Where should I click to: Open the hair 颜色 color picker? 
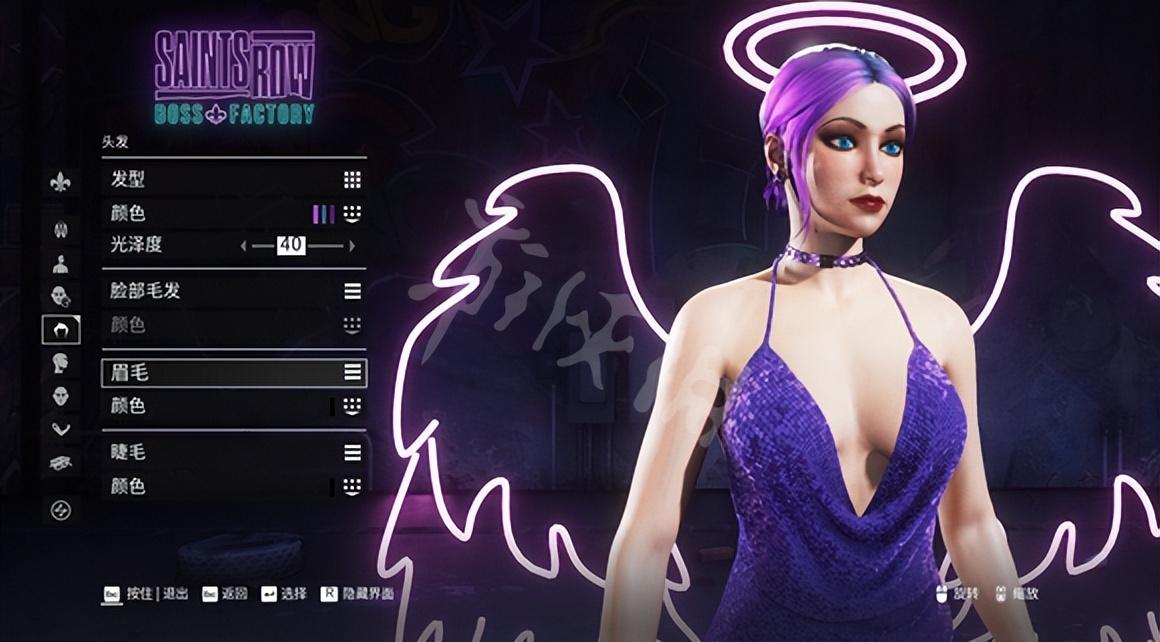click(x=234, y=213)
